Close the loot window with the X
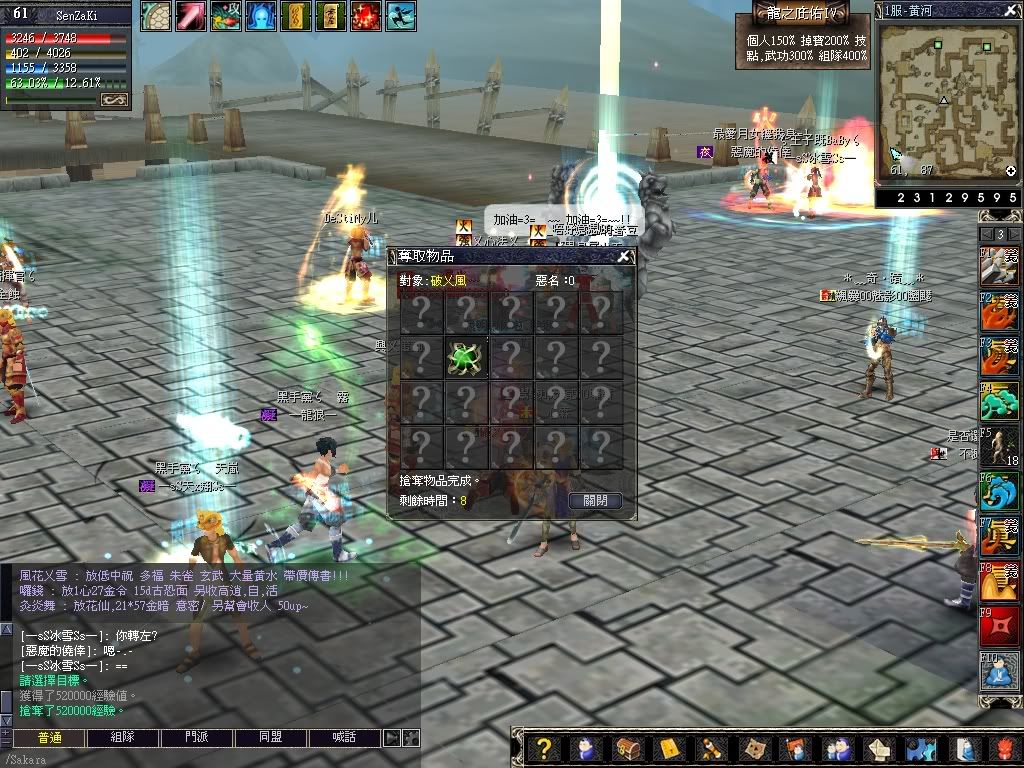Screen dimensions: 1024x768 624,256
